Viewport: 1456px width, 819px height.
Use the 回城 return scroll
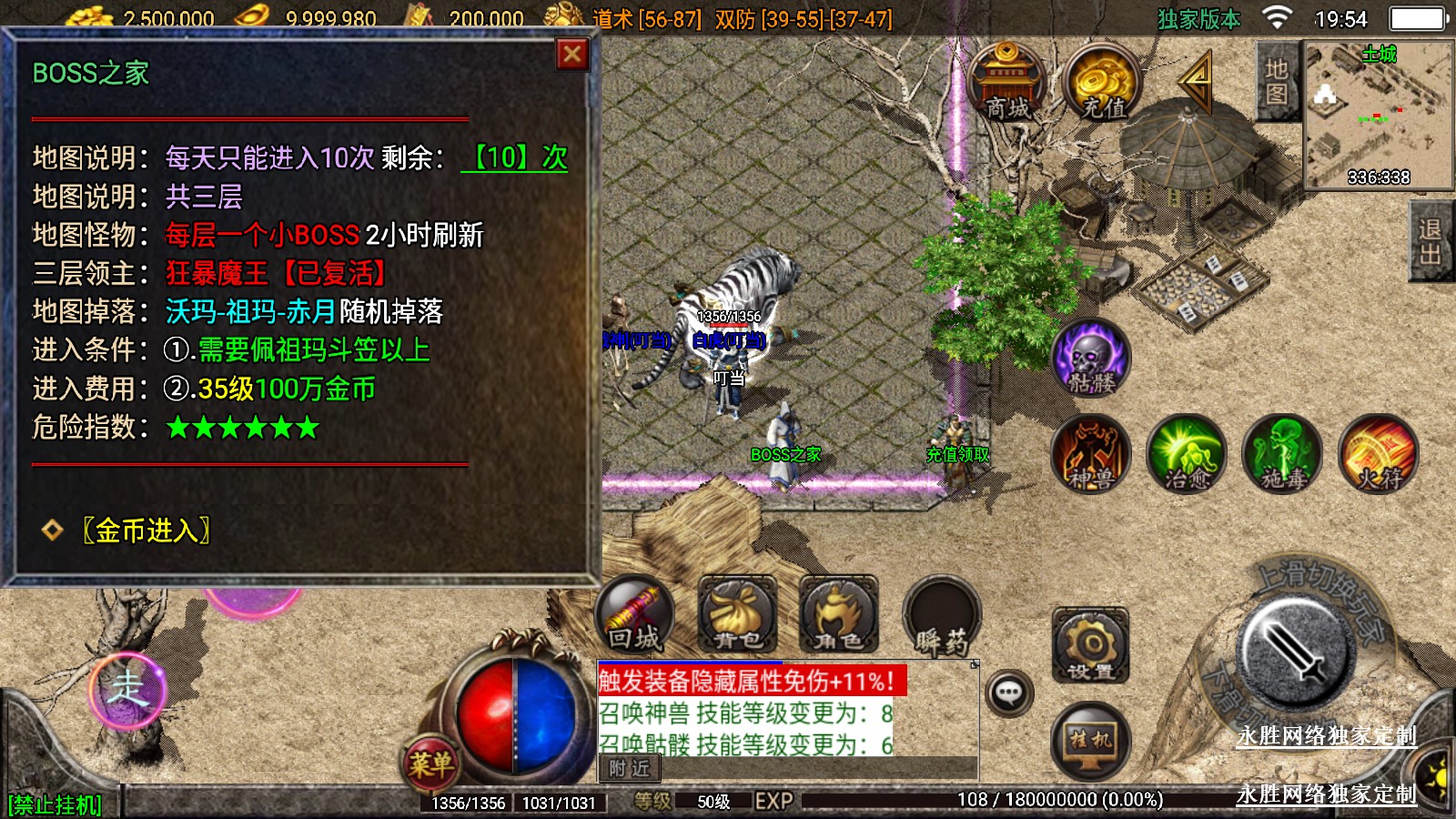point(635,615)
